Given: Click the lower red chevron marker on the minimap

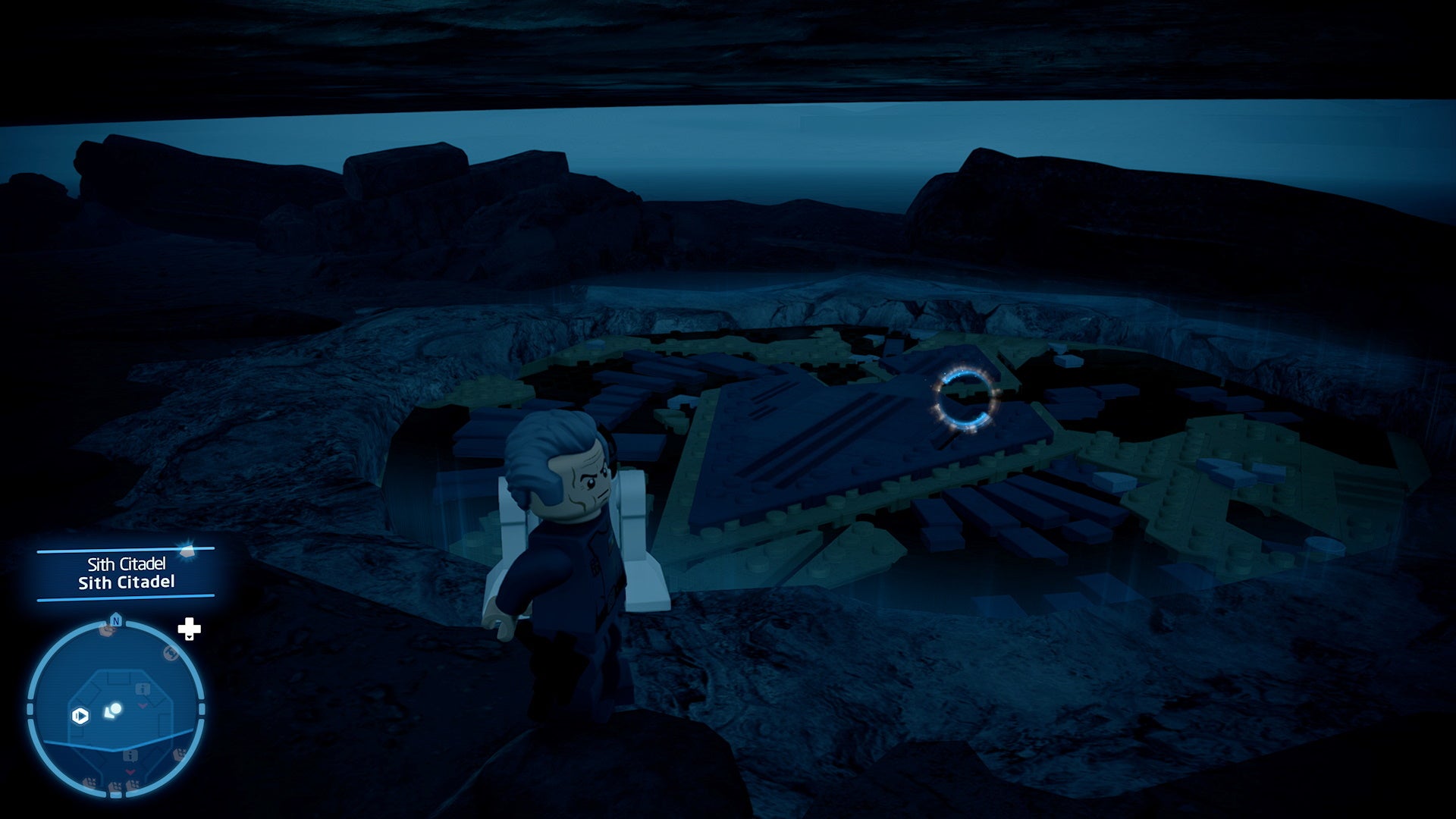Looking at the screenshot, I should tap(130, 771).
